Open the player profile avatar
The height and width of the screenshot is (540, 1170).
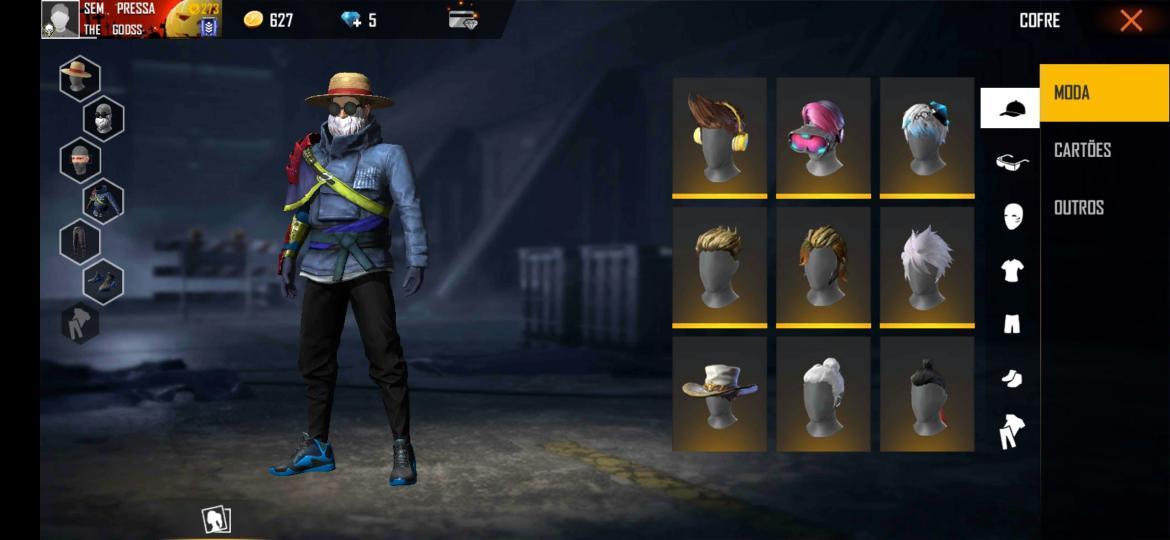60,19
